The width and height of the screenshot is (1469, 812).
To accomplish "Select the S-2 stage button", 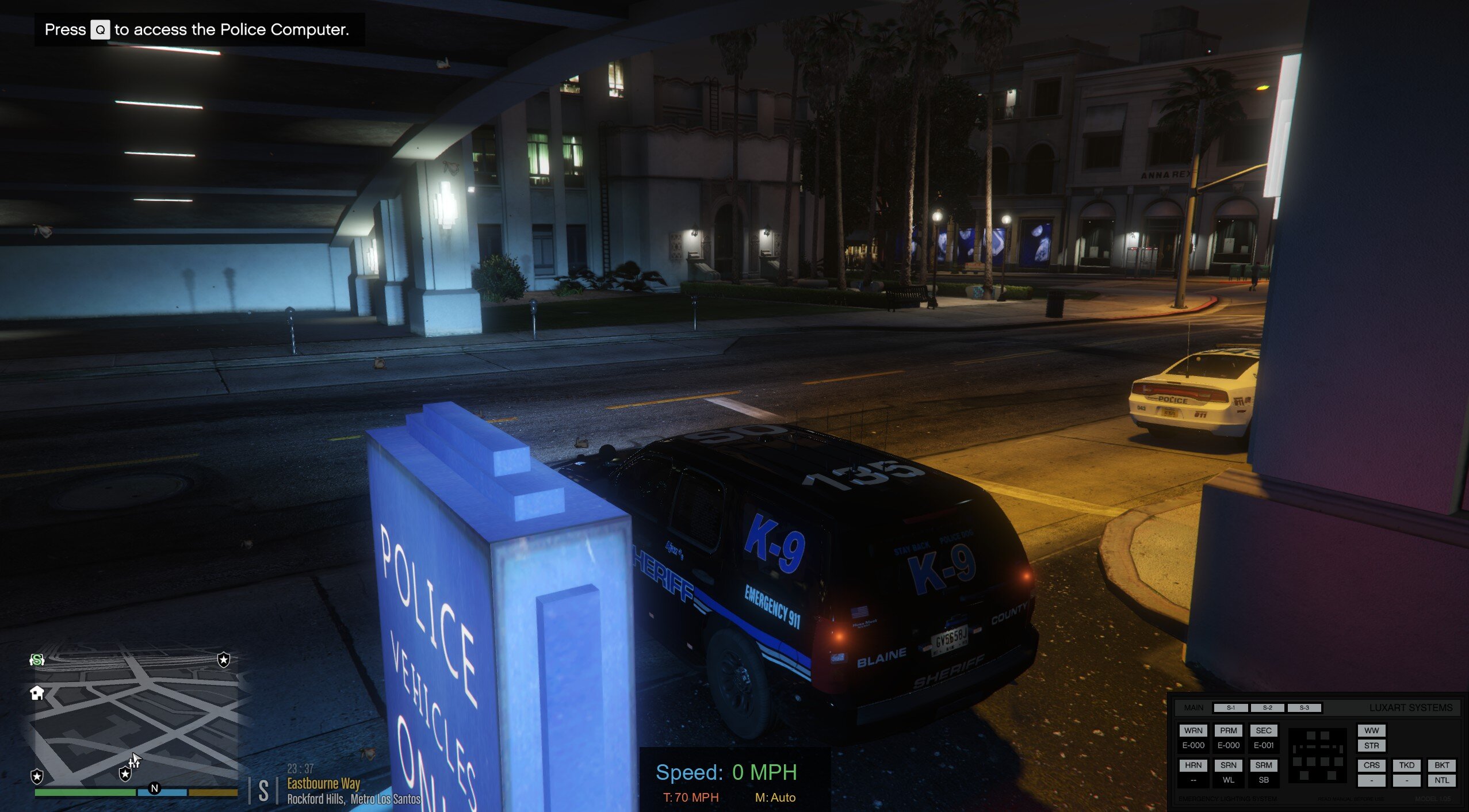I will (x=1267, y=708).
